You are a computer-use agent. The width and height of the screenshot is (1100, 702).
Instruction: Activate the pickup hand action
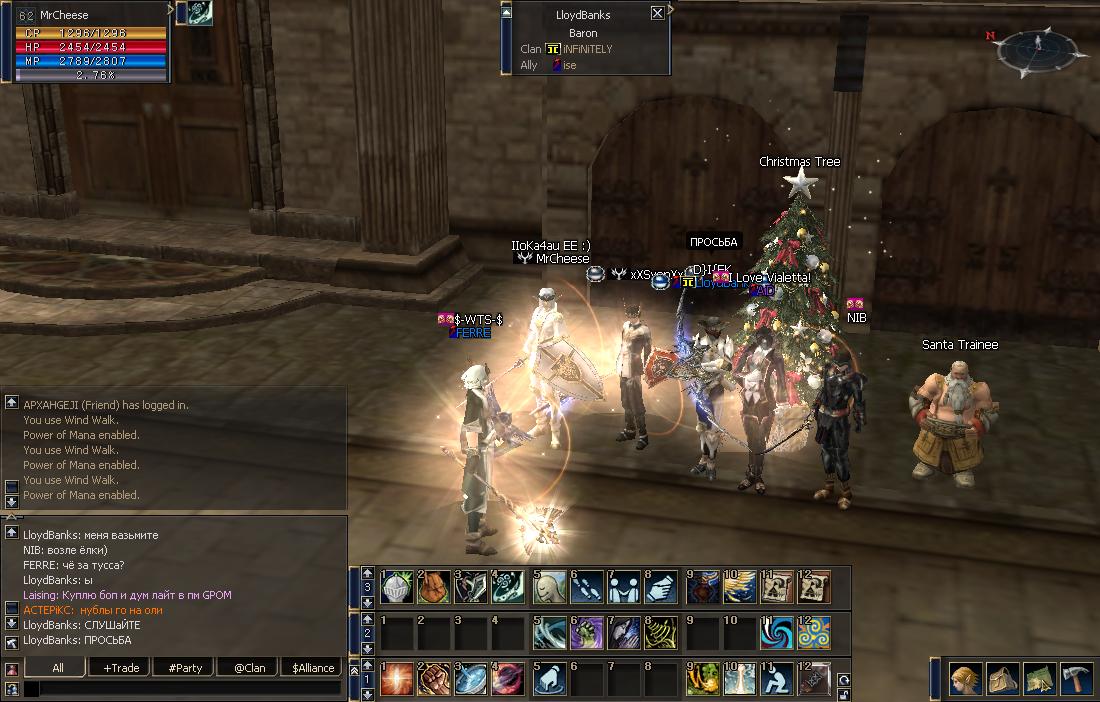coord(549,679)
